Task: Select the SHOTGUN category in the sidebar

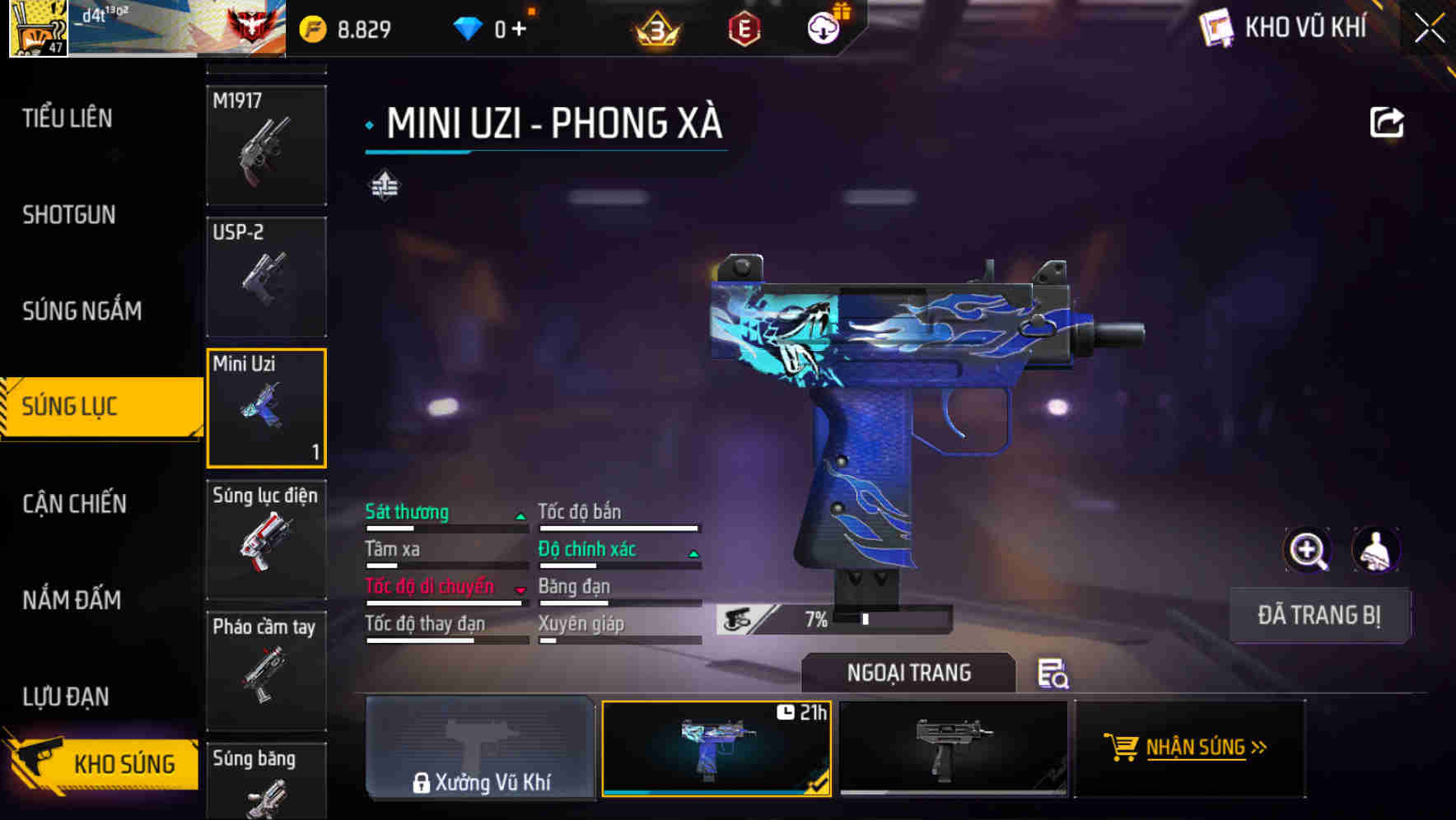Action: (68, 215)
